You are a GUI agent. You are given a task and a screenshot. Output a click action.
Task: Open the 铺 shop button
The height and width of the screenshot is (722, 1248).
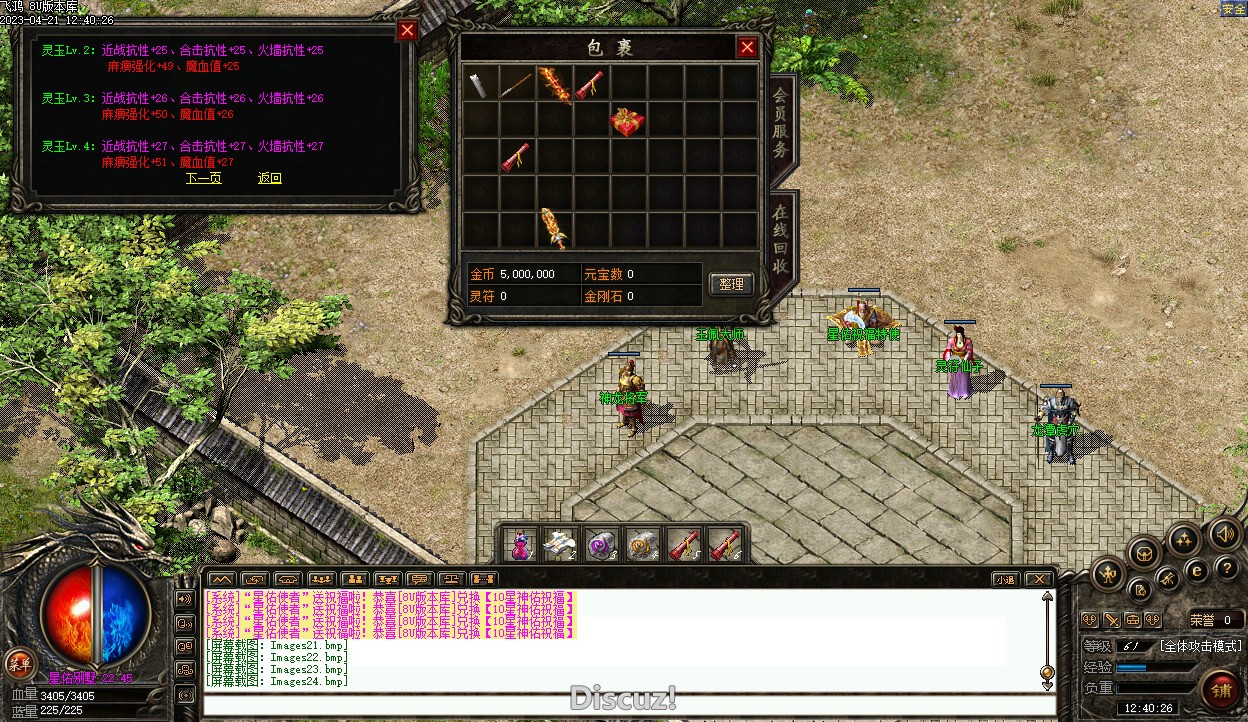[x=1221, y=690]
